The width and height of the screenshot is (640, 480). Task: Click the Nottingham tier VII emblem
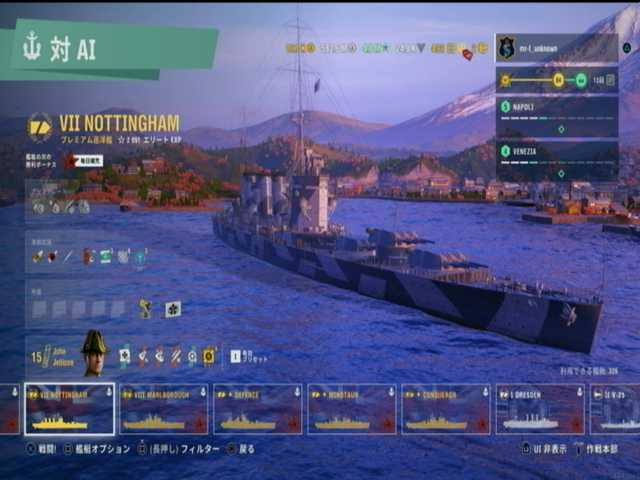coord(40,127)
